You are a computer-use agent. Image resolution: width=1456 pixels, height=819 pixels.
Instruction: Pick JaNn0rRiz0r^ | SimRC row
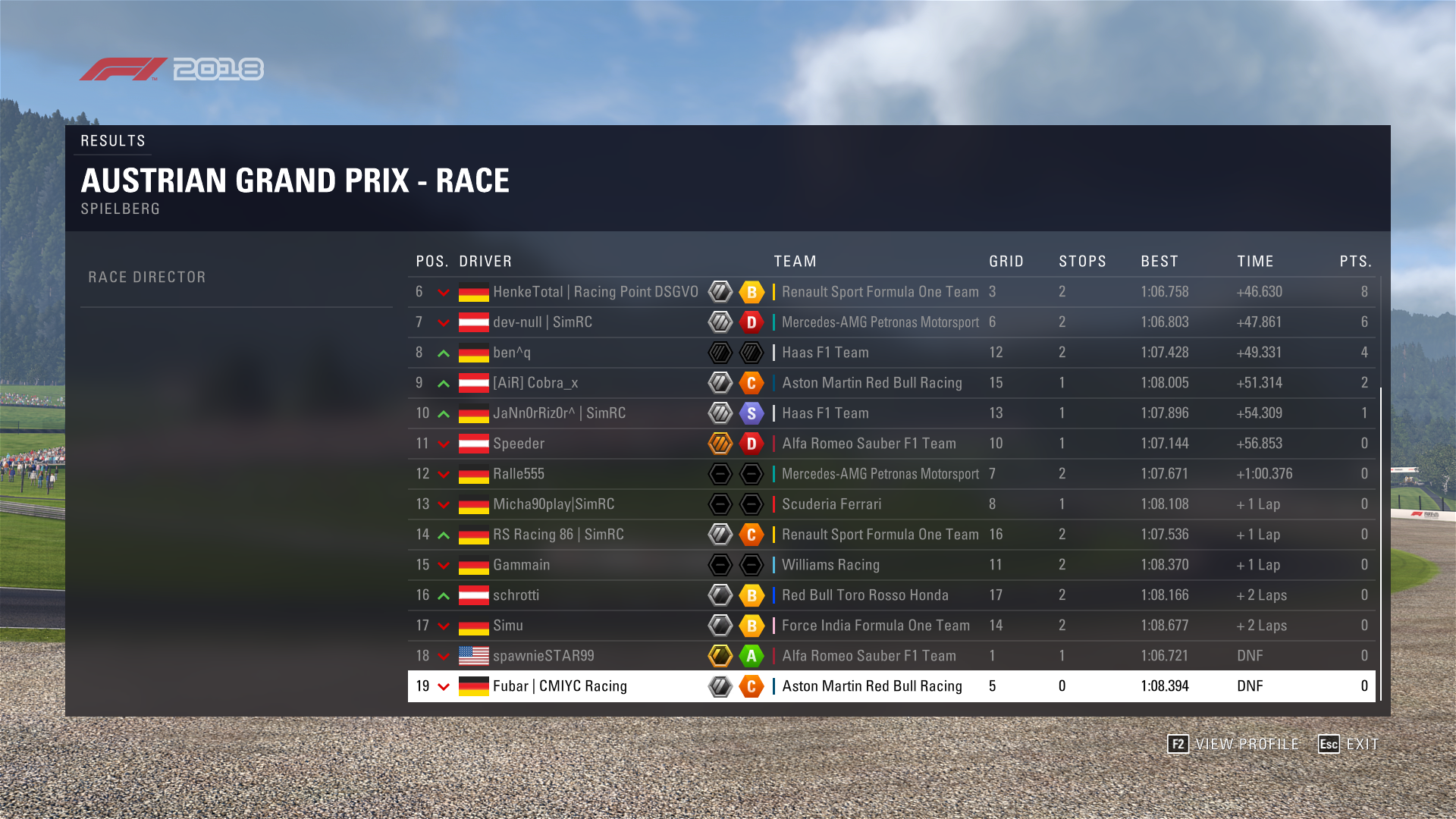point(559,413)
